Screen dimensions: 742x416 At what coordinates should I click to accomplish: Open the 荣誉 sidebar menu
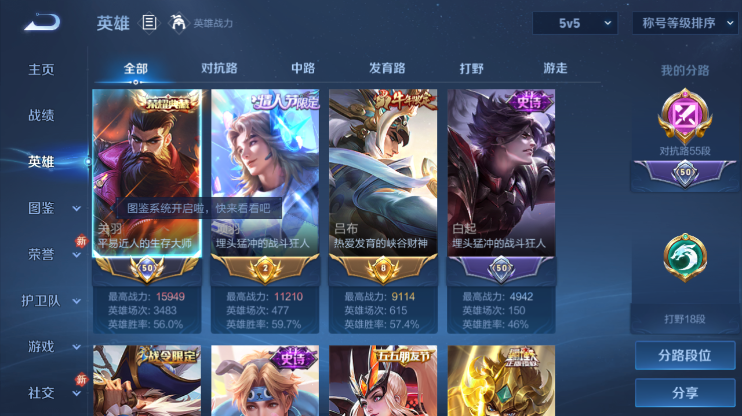pyautogui.click(x=41, y=254)
